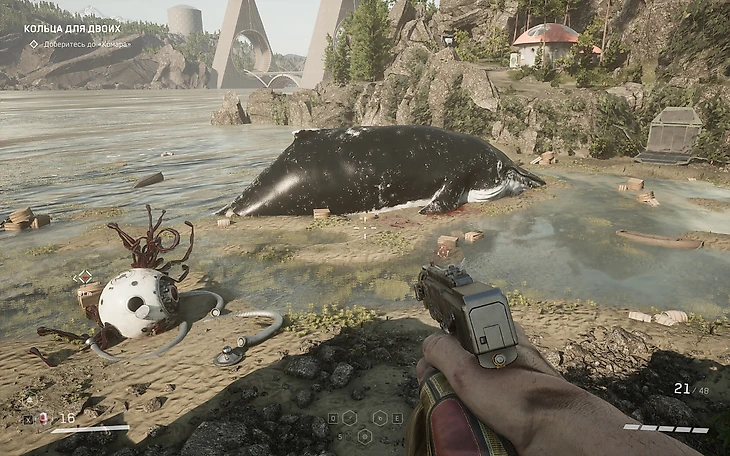Activate the hexagon ability beside the E label
730x456 pixels.
click(x=381, y=417)
